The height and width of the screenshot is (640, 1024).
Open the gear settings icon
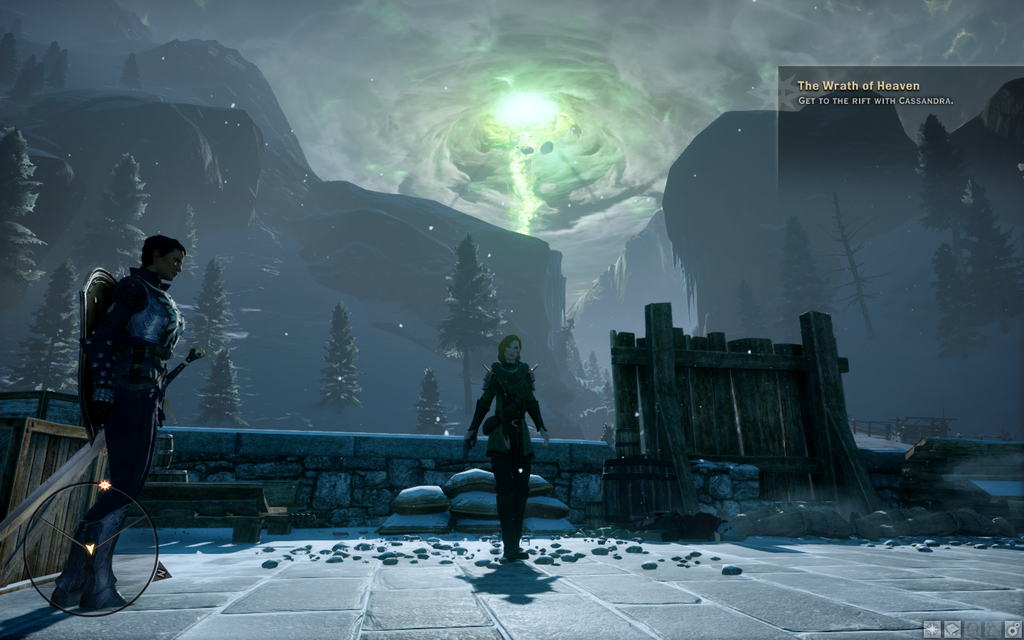tap(1013, 629)
